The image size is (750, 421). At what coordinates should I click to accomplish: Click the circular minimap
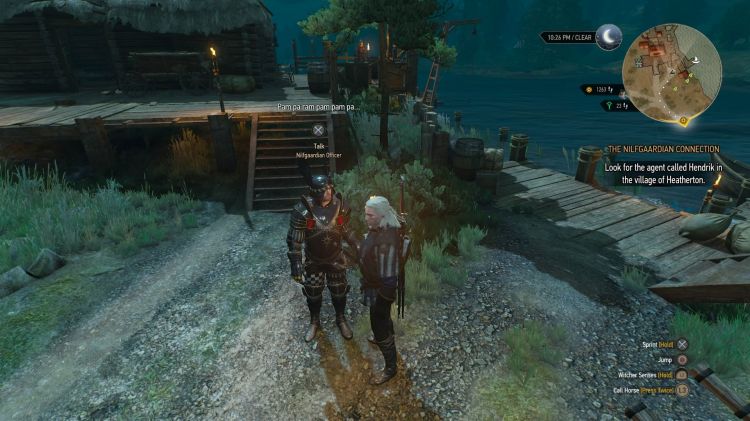671,74
